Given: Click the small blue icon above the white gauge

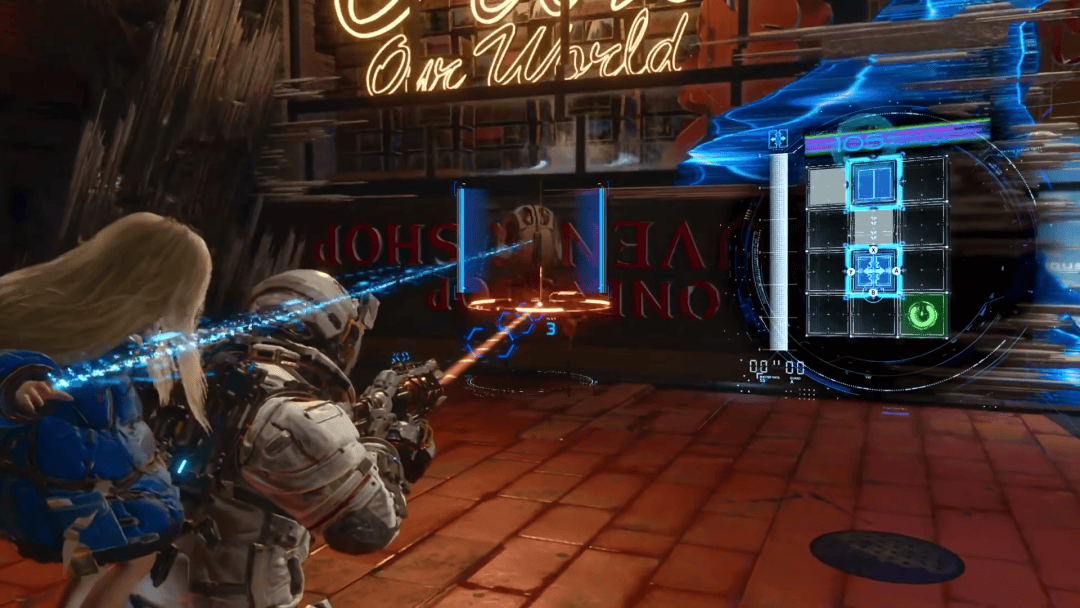Looking at the screenshot, I should [778, 140].
